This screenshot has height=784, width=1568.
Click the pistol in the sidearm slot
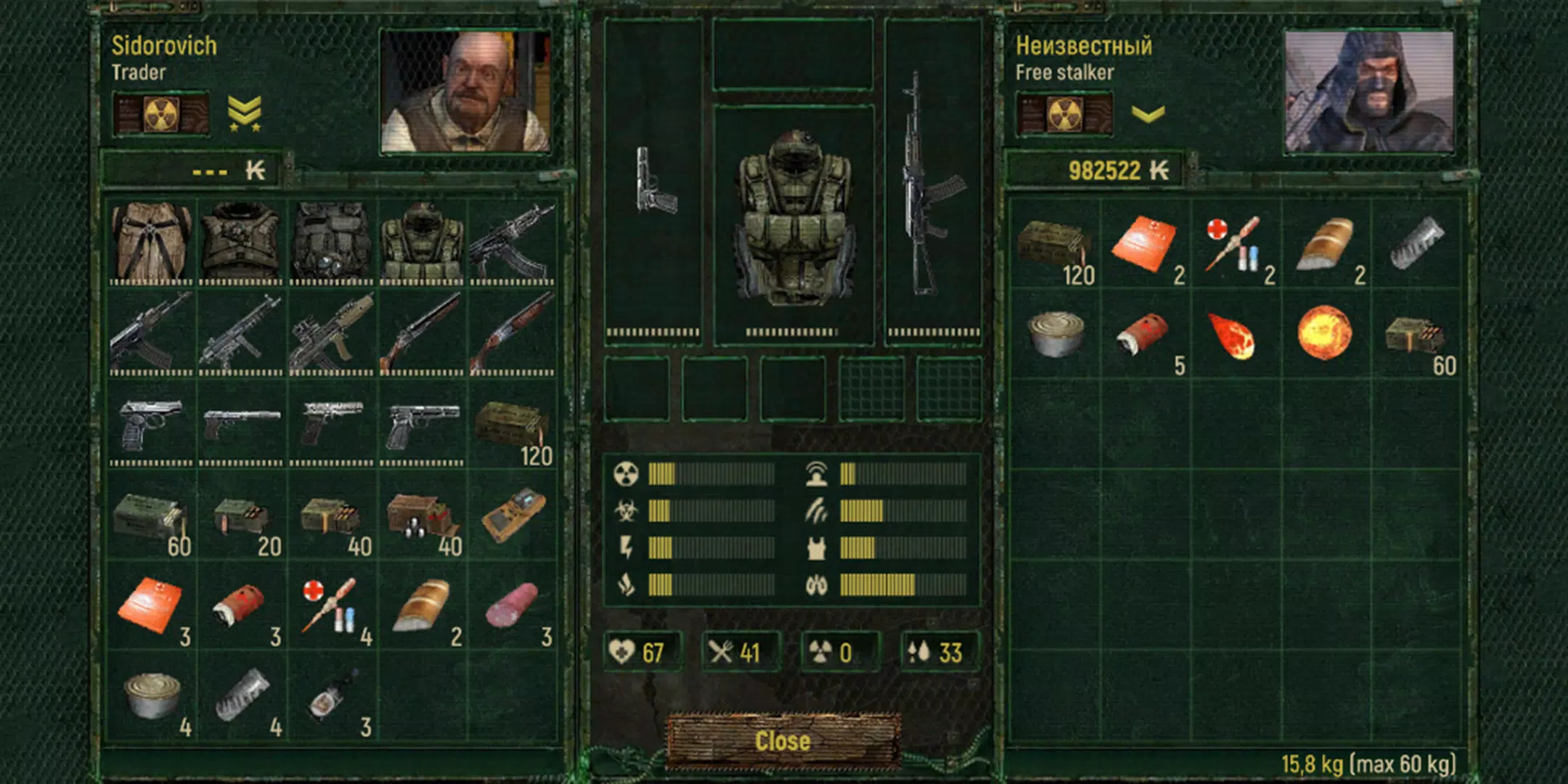coord(653,181)
